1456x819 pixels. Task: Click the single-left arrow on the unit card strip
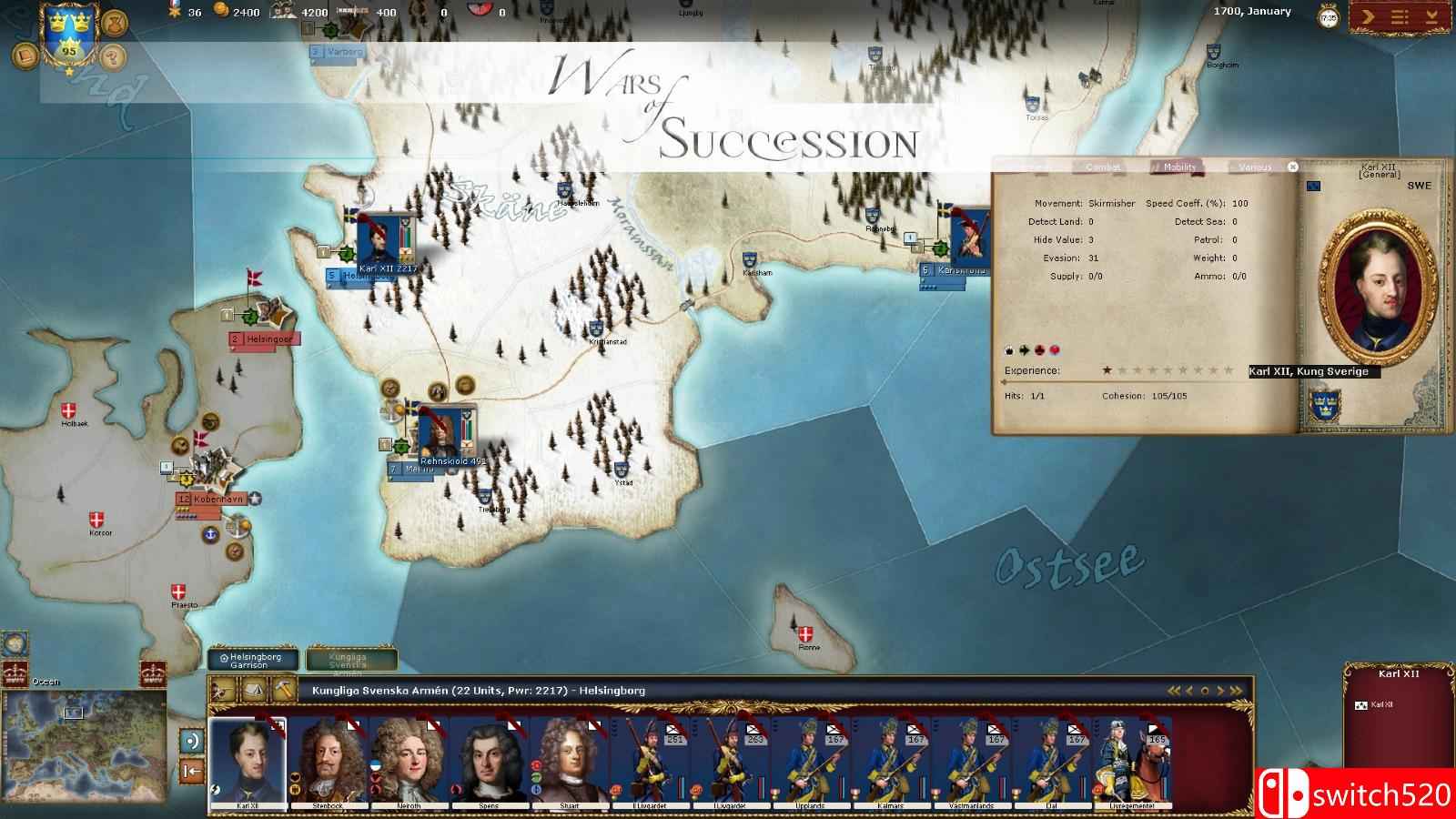coord(1188,692)
